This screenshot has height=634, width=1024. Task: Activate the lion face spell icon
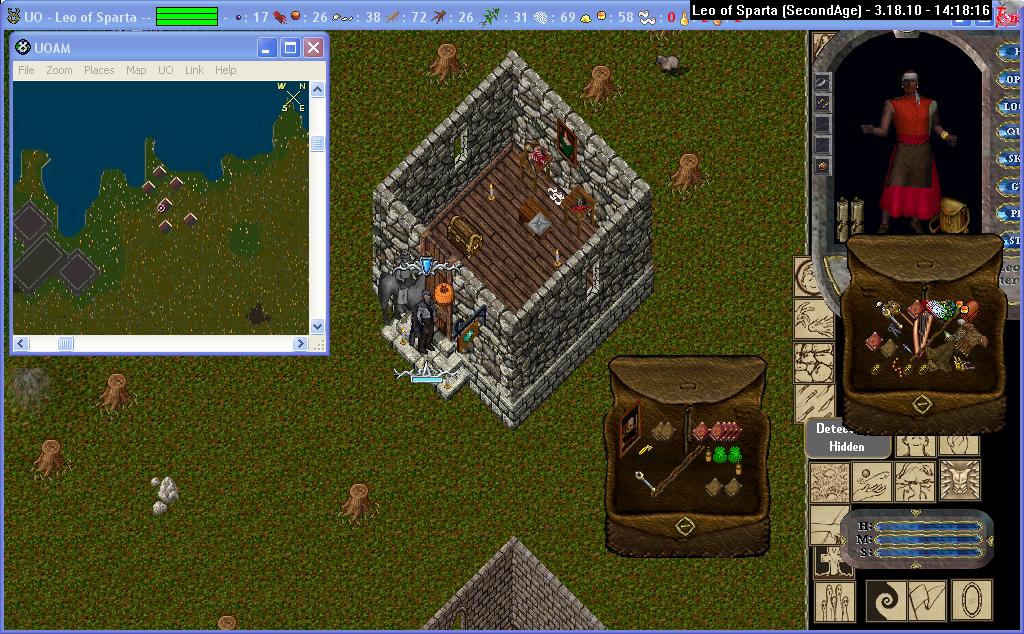960,480
